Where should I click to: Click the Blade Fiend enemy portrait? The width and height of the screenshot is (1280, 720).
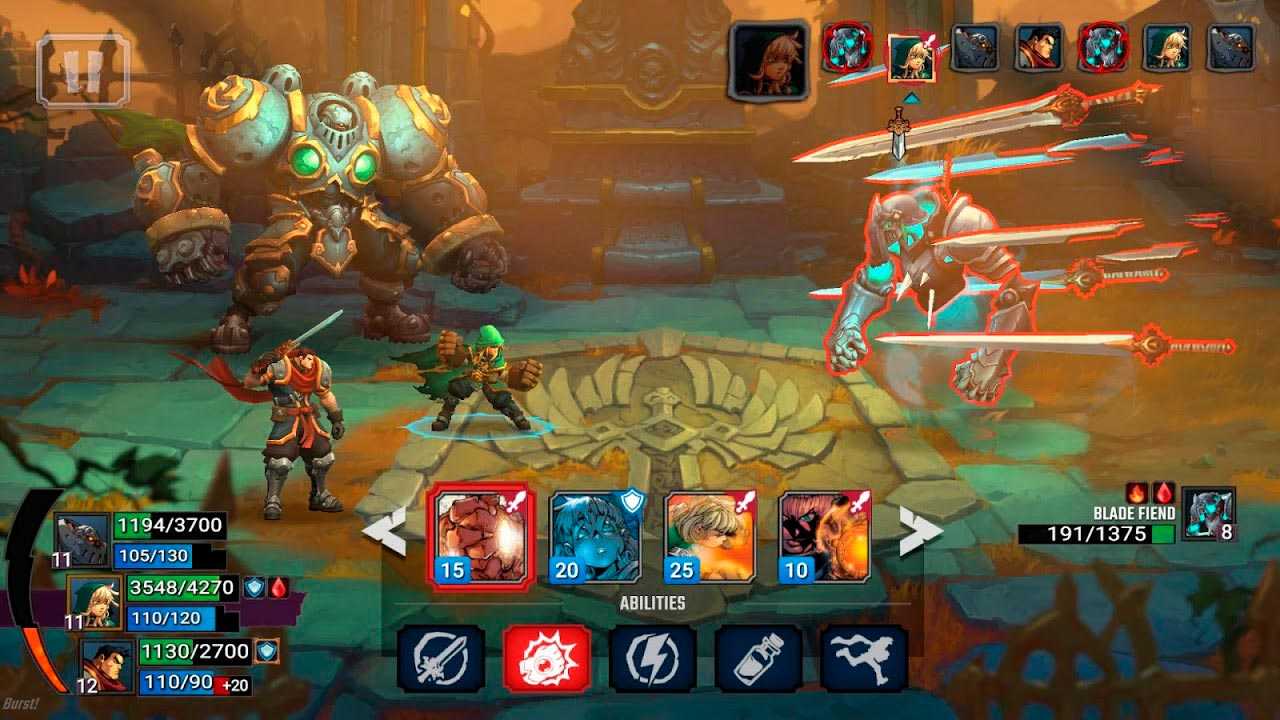click(1208, 514)
